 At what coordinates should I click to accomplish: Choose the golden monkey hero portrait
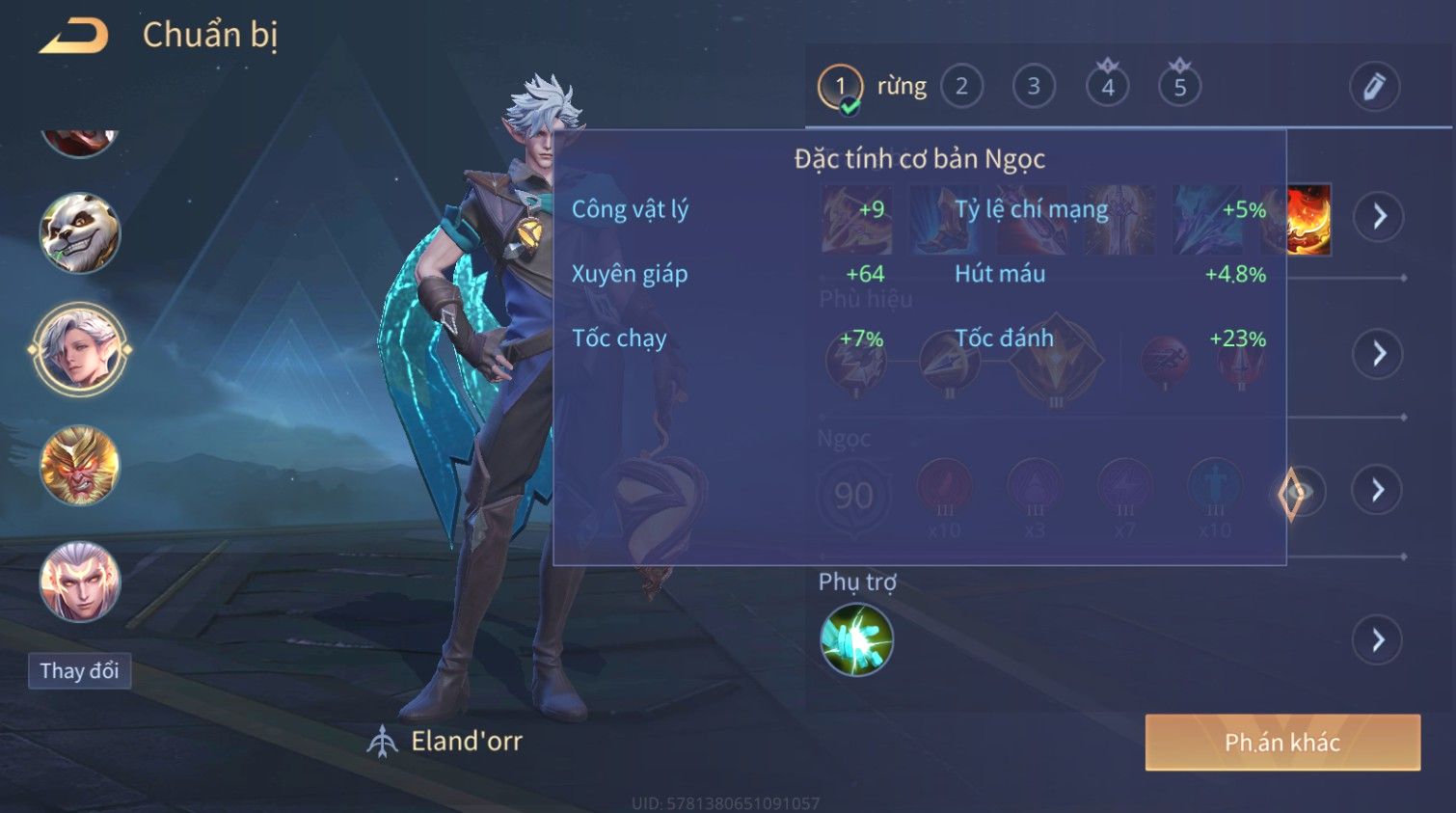tap(80, 466)
